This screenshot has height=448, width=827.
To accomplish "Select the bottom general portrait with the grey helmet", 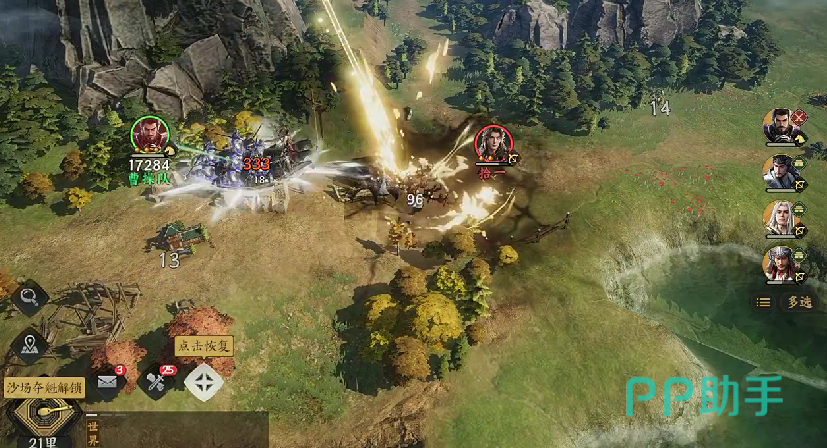I will [780, 264].
